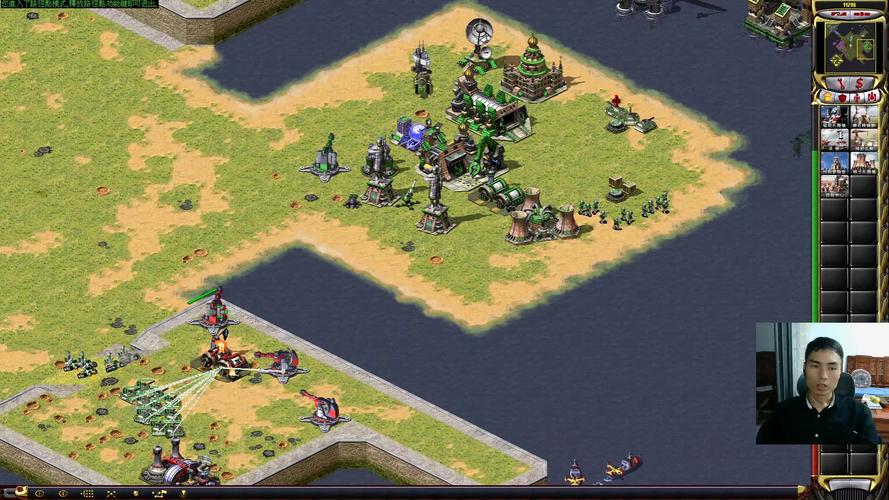The image size is (889, 500).
Task: Switch to the structures build tab
Action: (827, 98)
